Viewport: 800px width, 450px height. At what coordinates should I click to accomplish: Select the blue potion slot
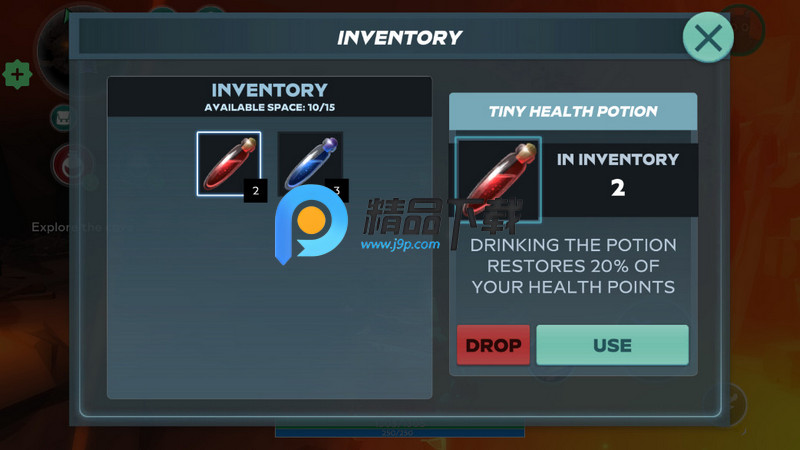309,163
